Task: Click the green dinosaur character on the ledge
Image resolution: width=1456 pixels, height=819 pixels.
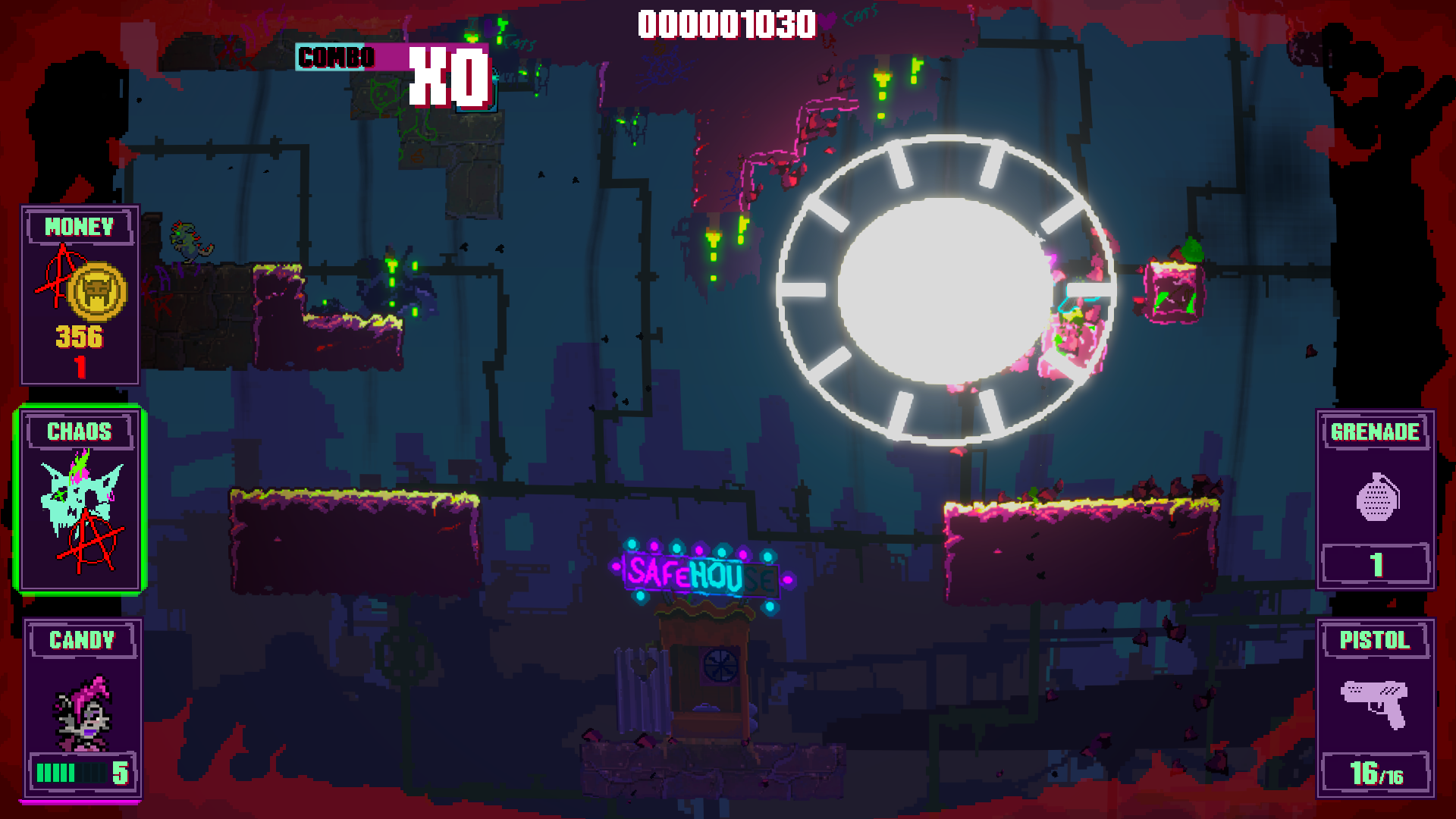Action: (186, 239)
